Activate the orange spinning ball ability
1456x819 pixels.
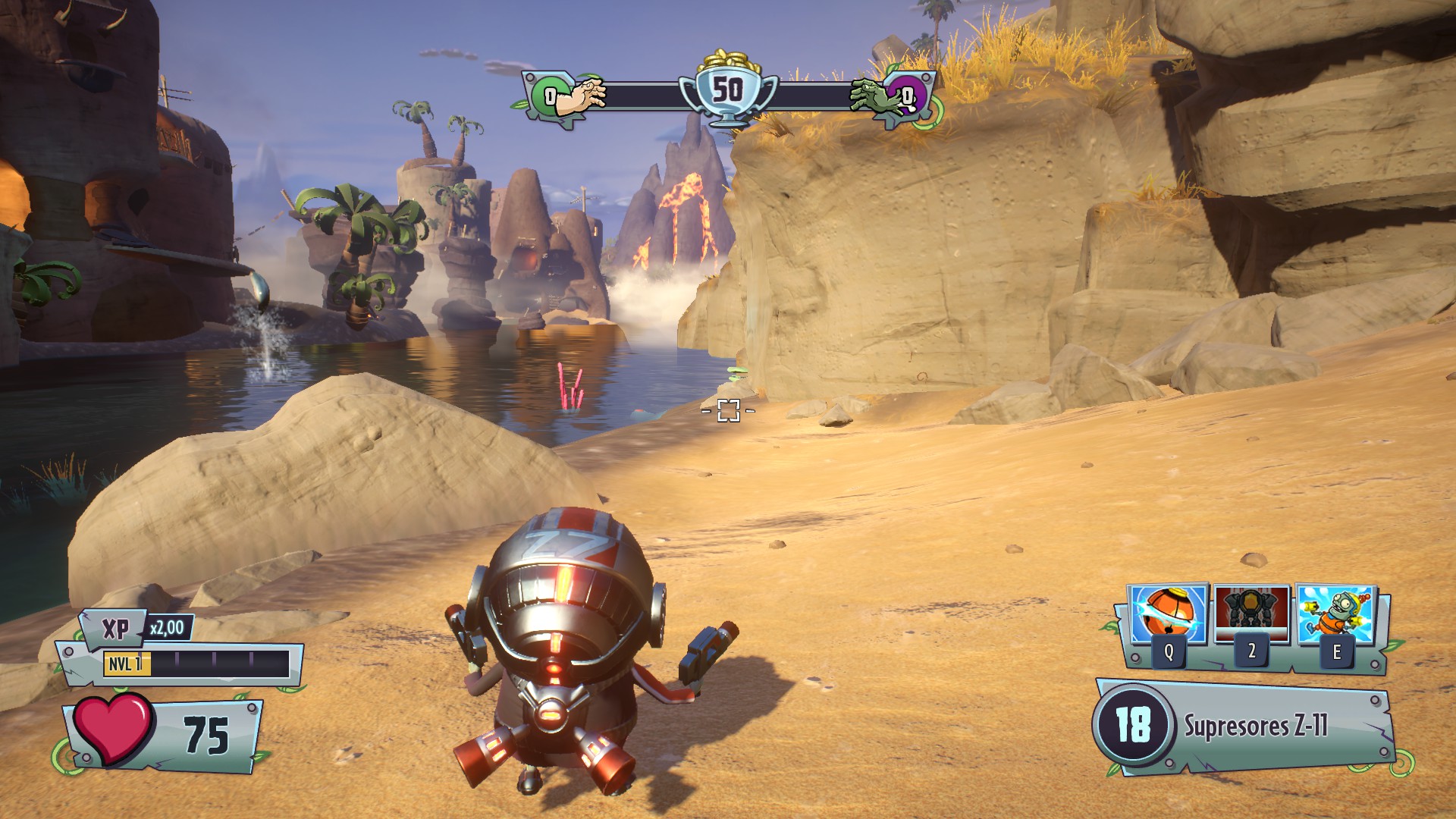point(1168,615)
